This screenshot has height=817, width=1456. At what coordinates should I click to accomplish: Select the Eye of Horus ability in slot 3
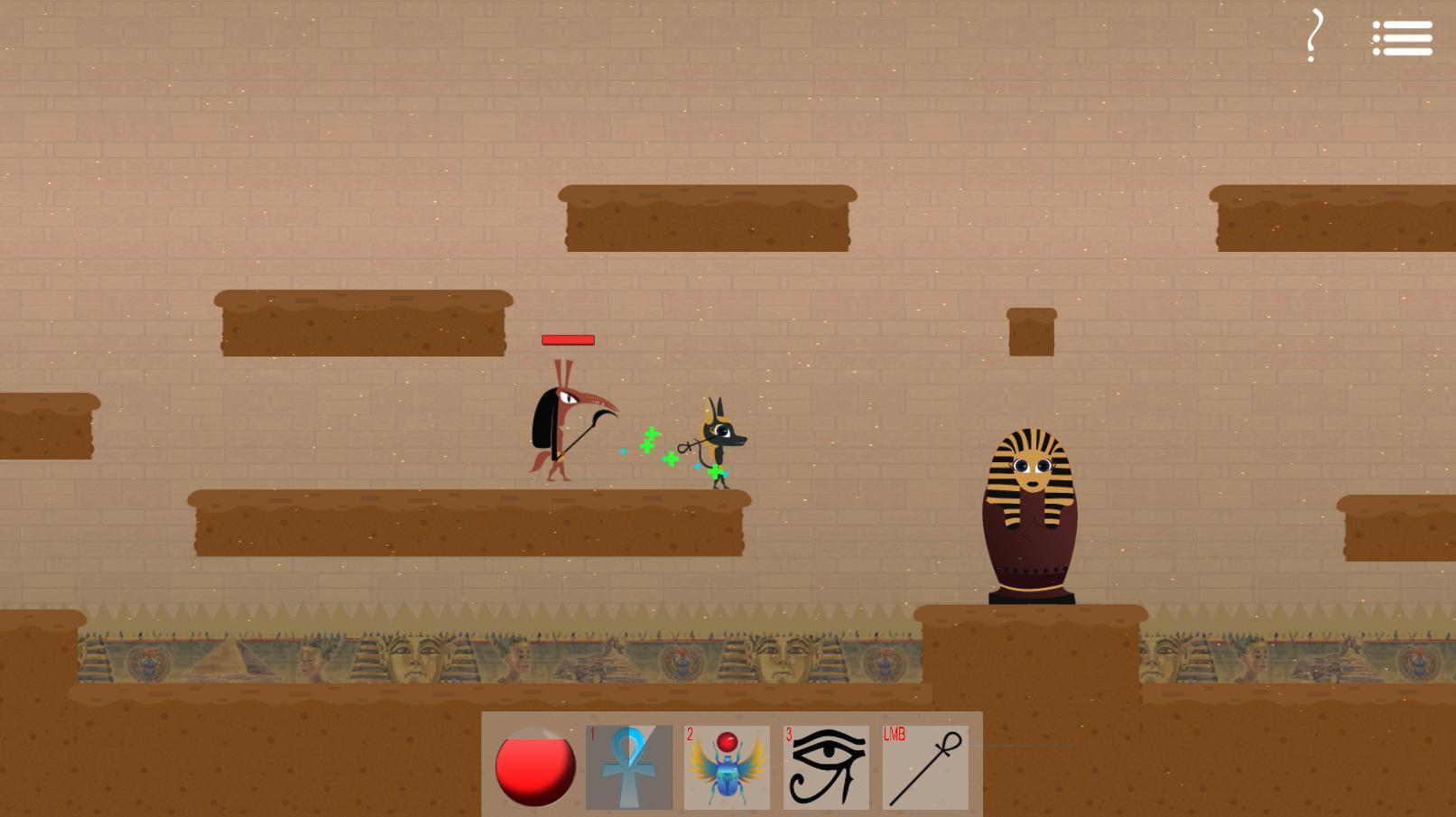tap(824, 764)
